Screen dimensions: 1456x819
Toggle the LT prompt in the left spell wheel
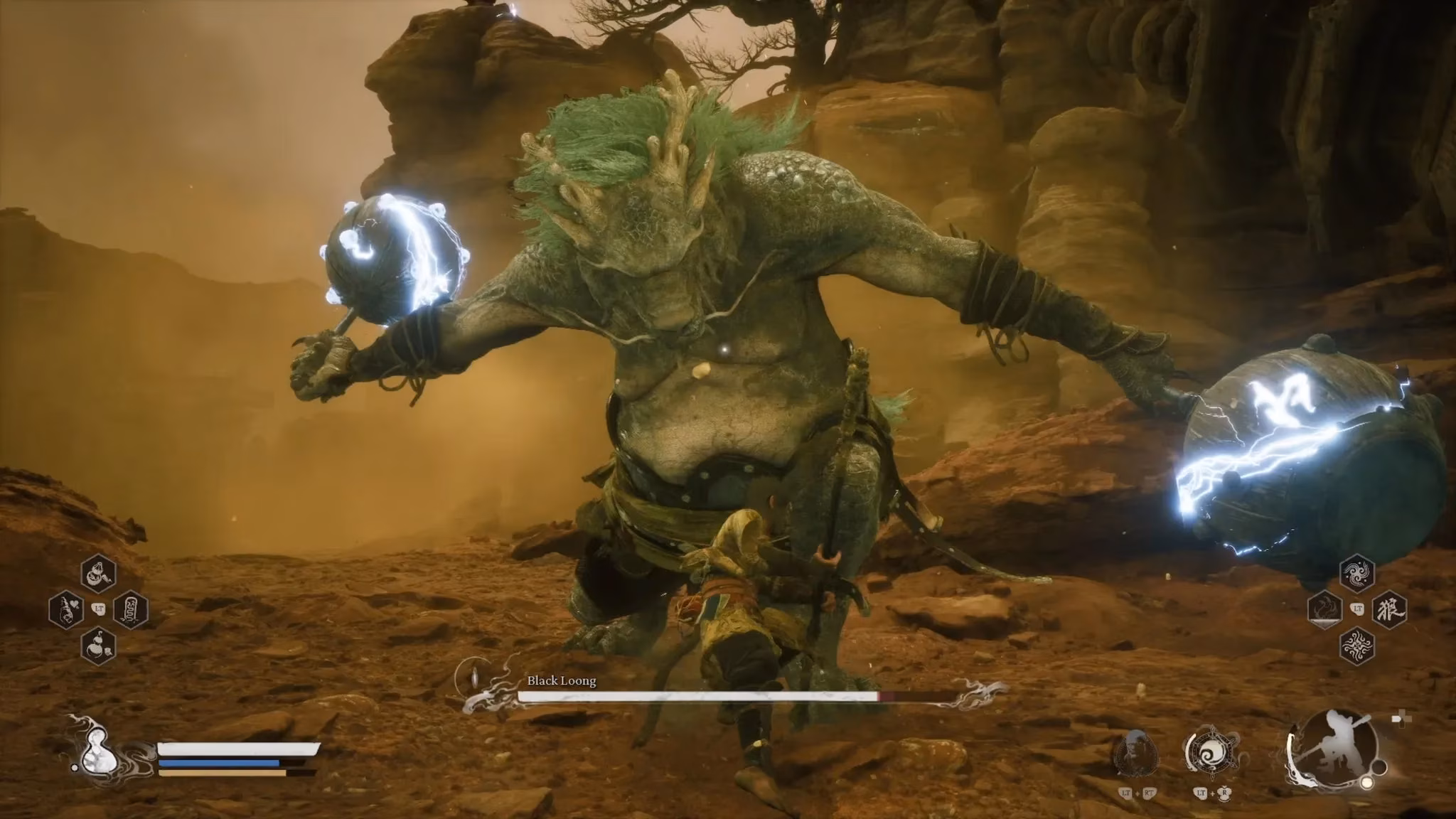[x=99, y=609]
